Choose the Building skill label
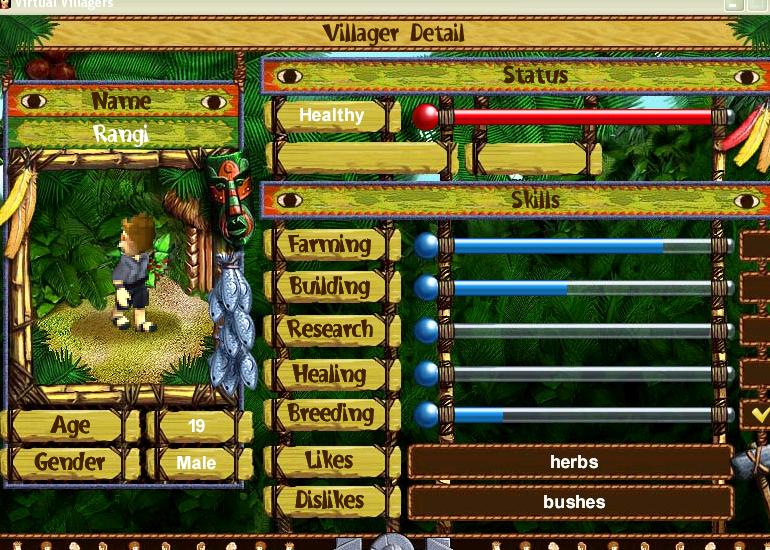This screenshot has height=550, width=770. point(330,287)
